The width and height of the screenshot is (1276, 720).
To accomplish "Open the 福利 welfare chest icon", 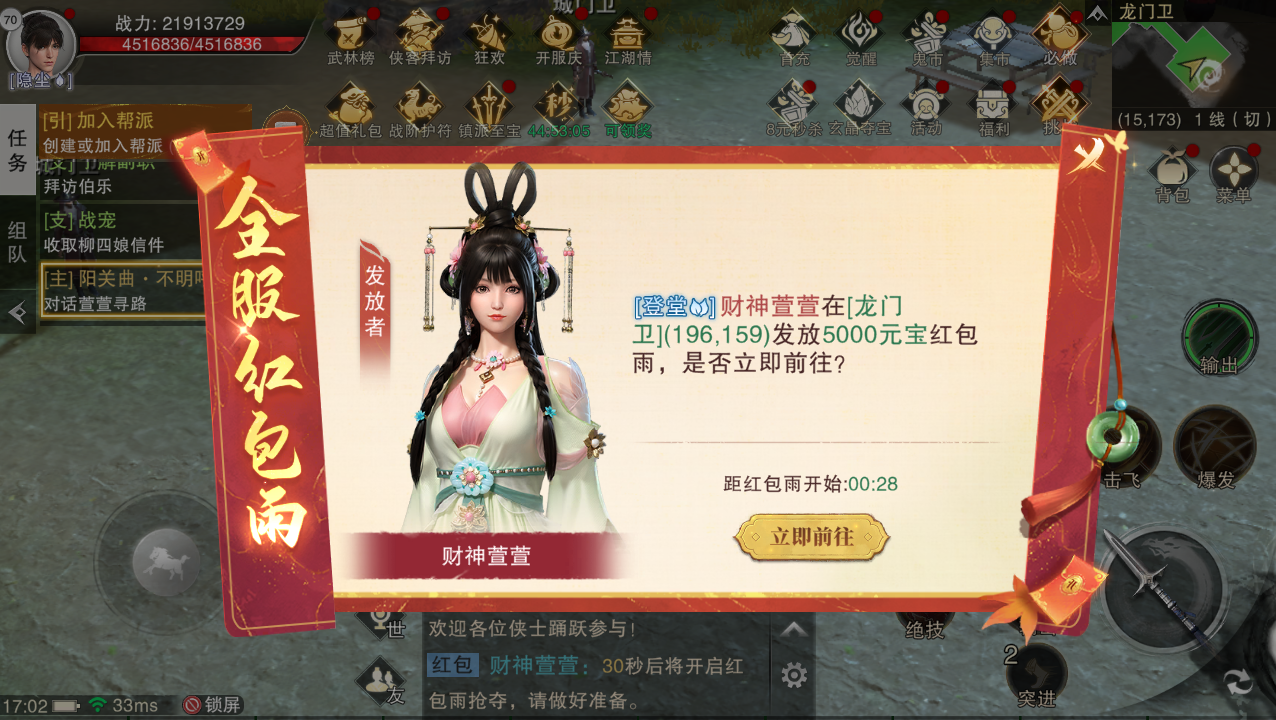I will (x=994, y=106).
